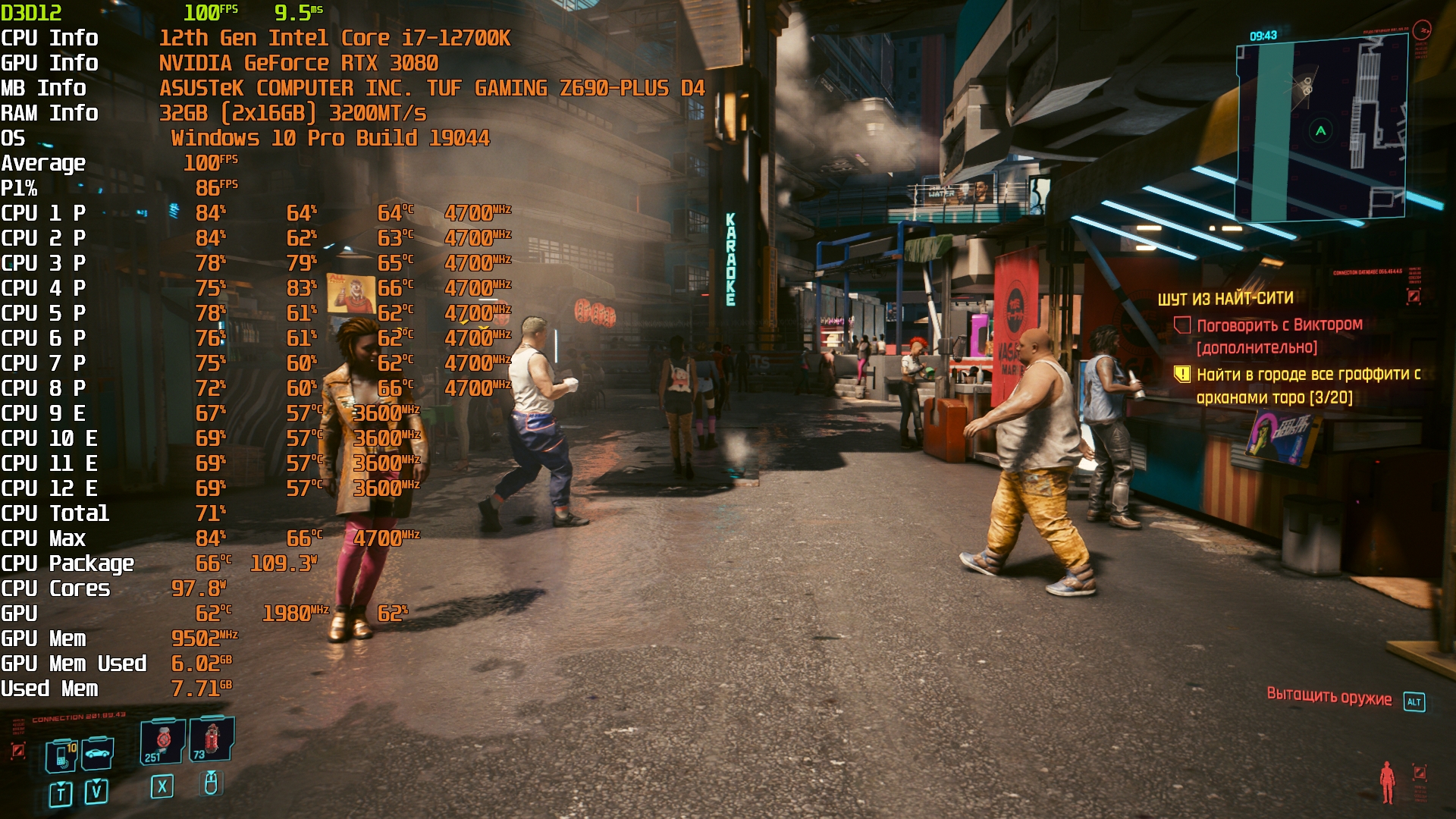Image resolution: width=1456 pixels, height=819 pixels.
Task: Select the player arrow on minimap
Action: pyautogui.click(x=1321, y=131)
